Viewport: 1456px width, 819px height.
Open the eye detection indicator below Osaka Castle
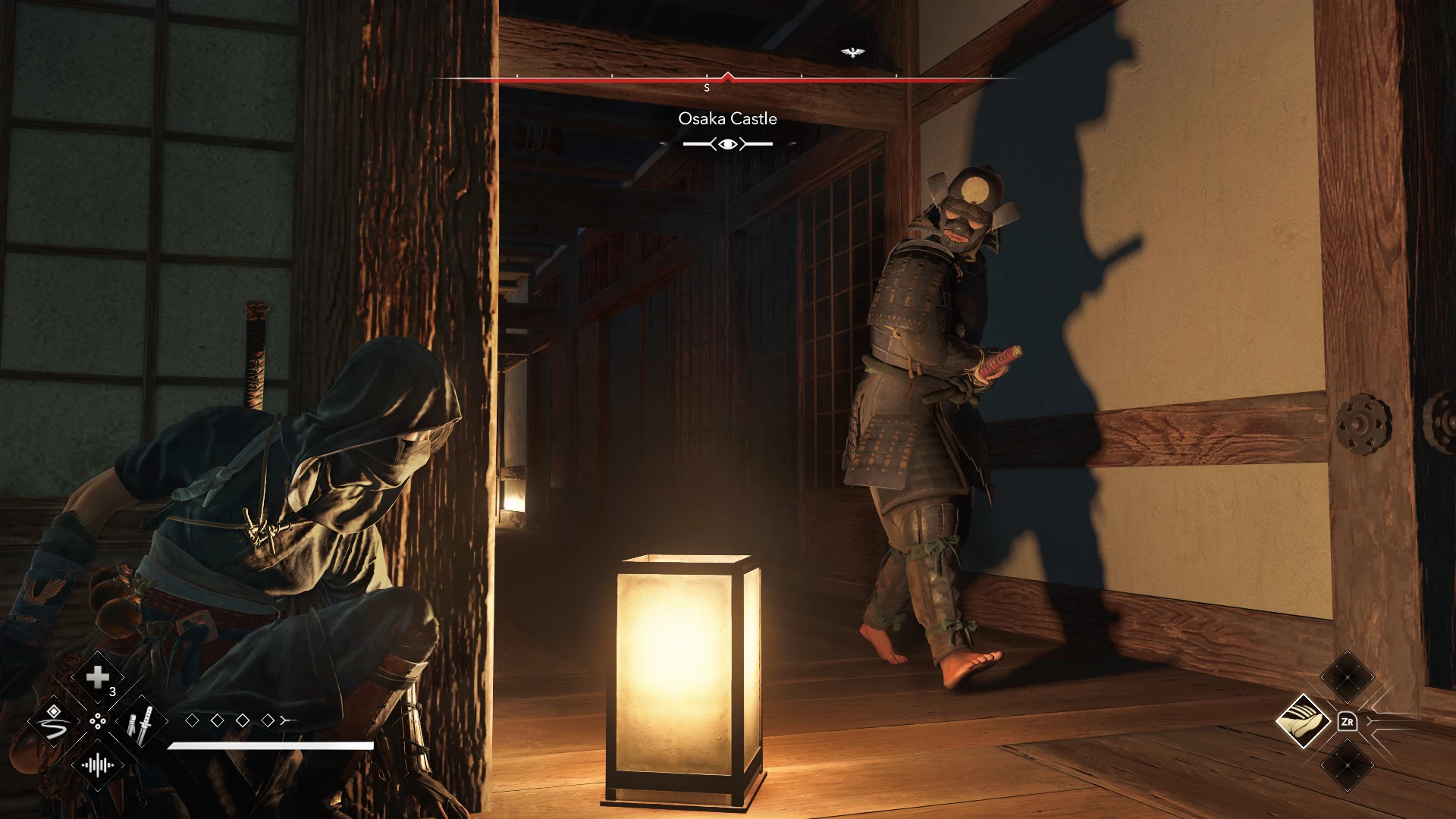(726, 142)
